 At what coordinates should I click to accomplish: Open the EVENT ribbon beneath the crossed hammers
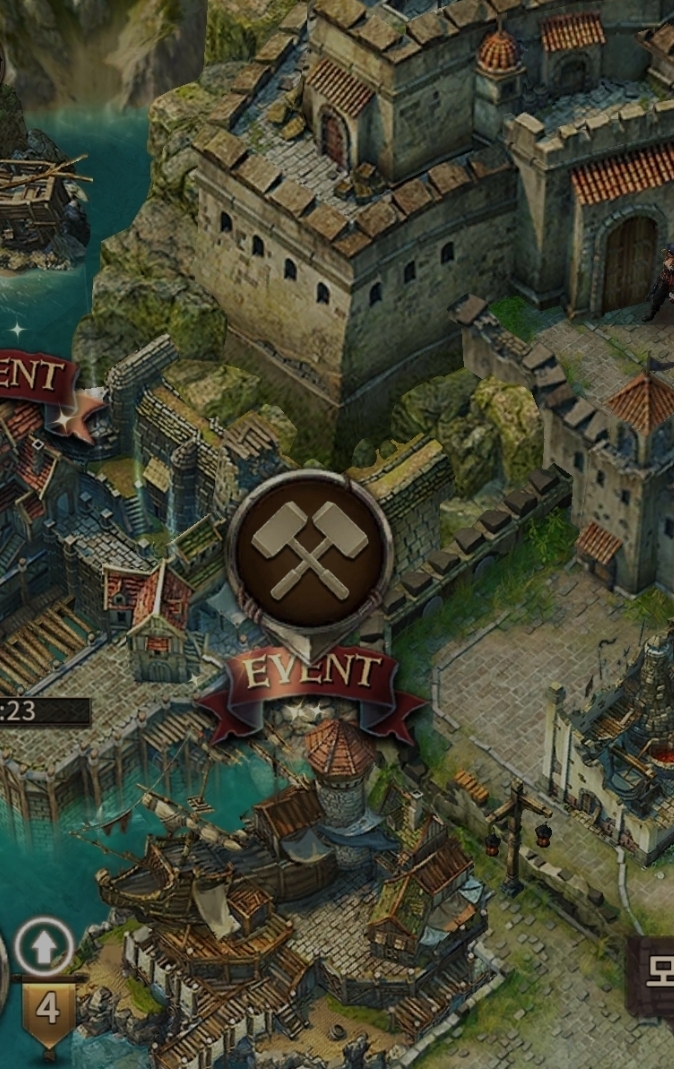tap(312, 676)
